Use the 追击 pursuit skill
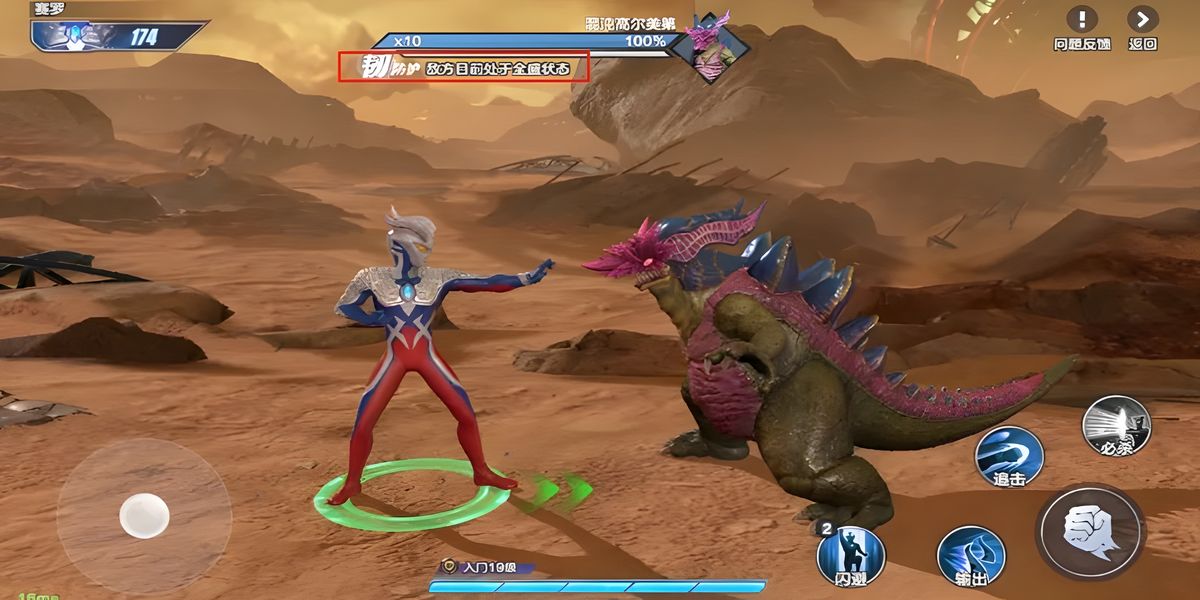 1009,456
